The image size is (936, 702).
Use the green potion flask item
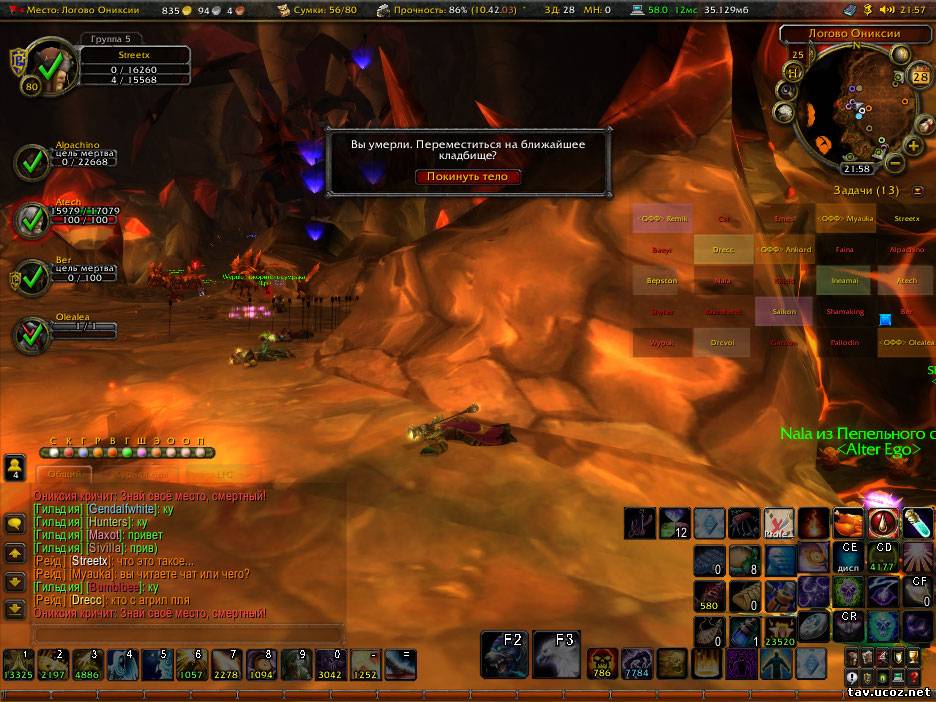point(917,523)
